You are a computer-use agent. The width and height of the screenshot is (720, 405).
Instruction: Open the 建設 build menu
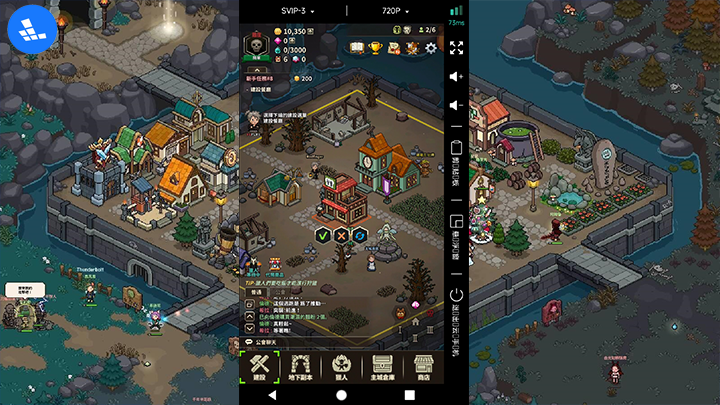(258, 365)
